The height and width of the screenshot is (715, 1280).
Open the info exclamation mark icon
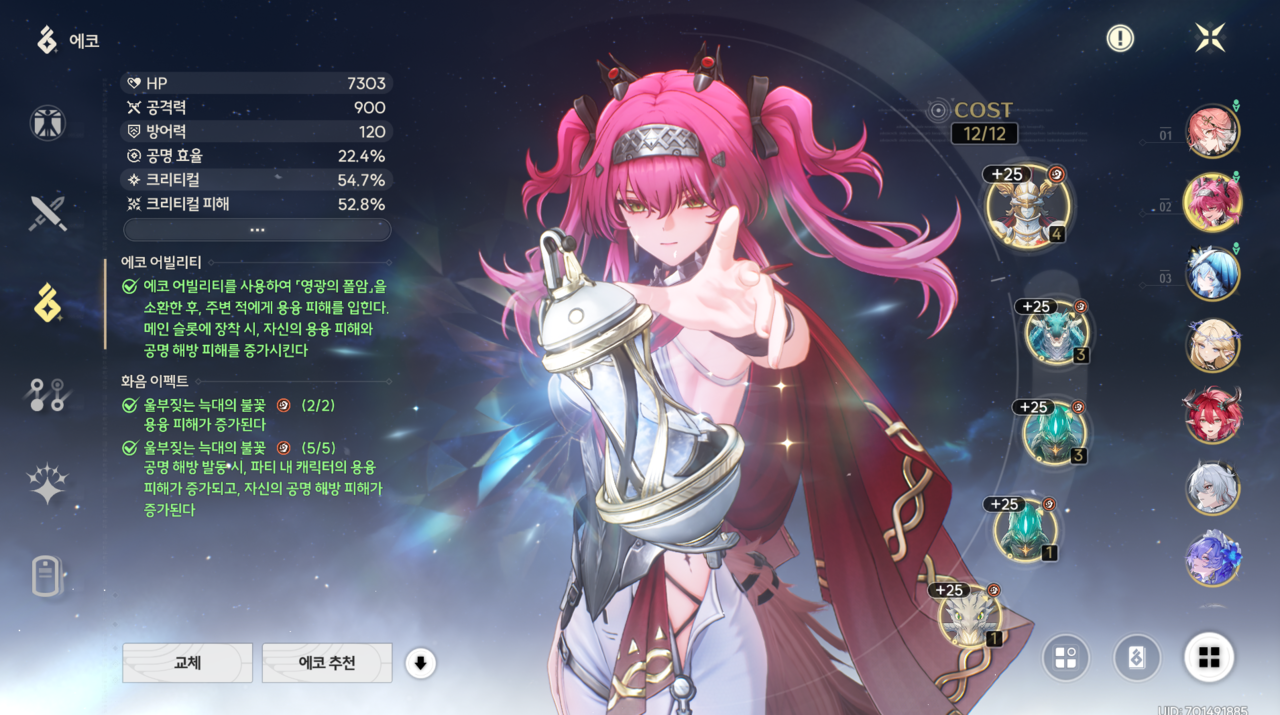click(1120, 38)
